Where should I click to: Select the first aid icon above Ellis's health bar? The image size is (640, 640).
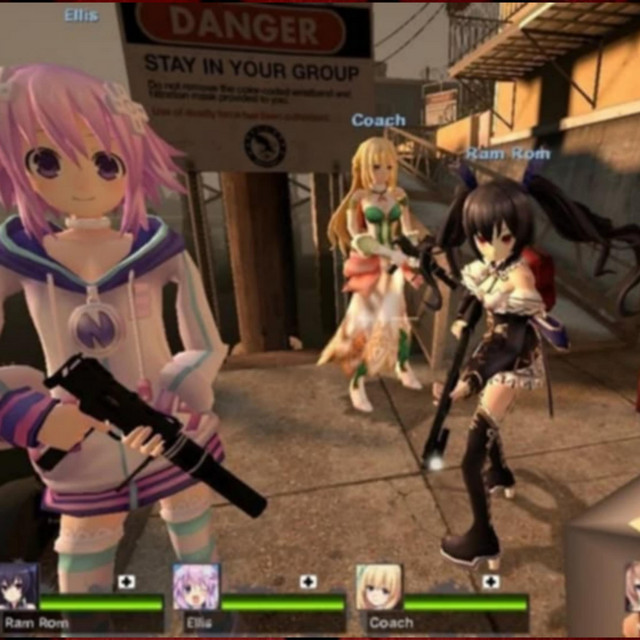308,582
